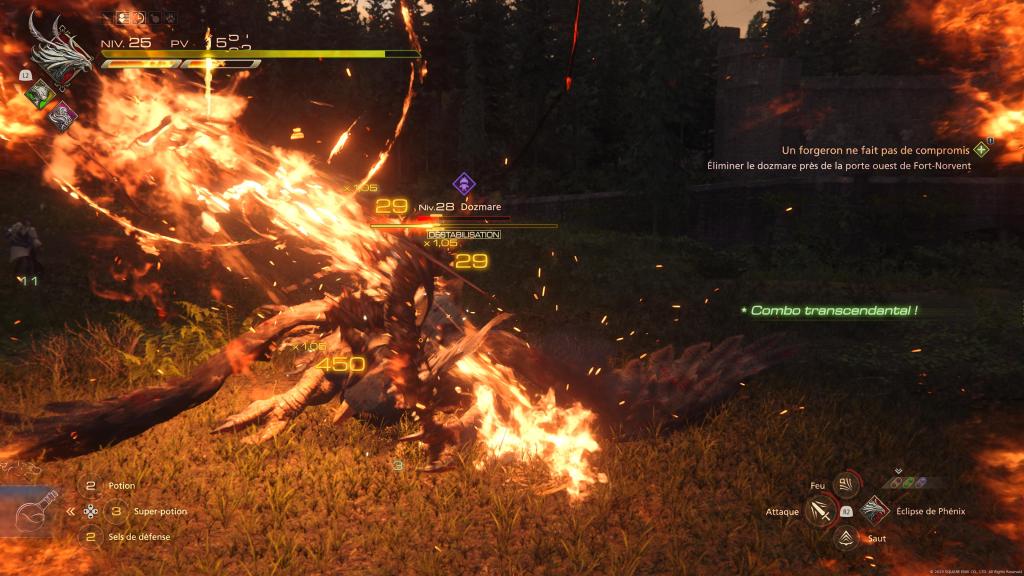Use the Sels de défense item slot
This screenshot has width=1024, height=576.
click(91, 537)
